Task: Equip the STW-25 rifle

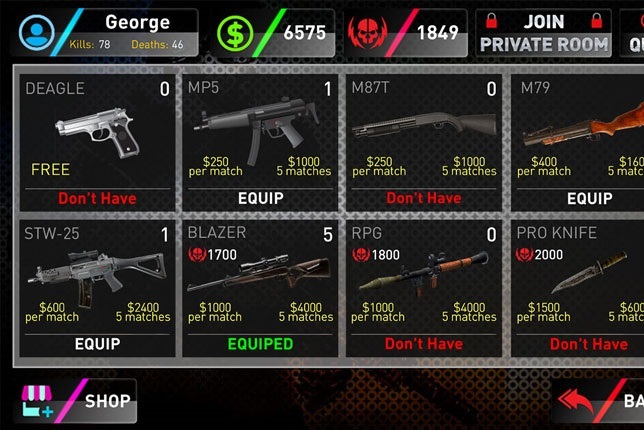Action: click(97, 343)
